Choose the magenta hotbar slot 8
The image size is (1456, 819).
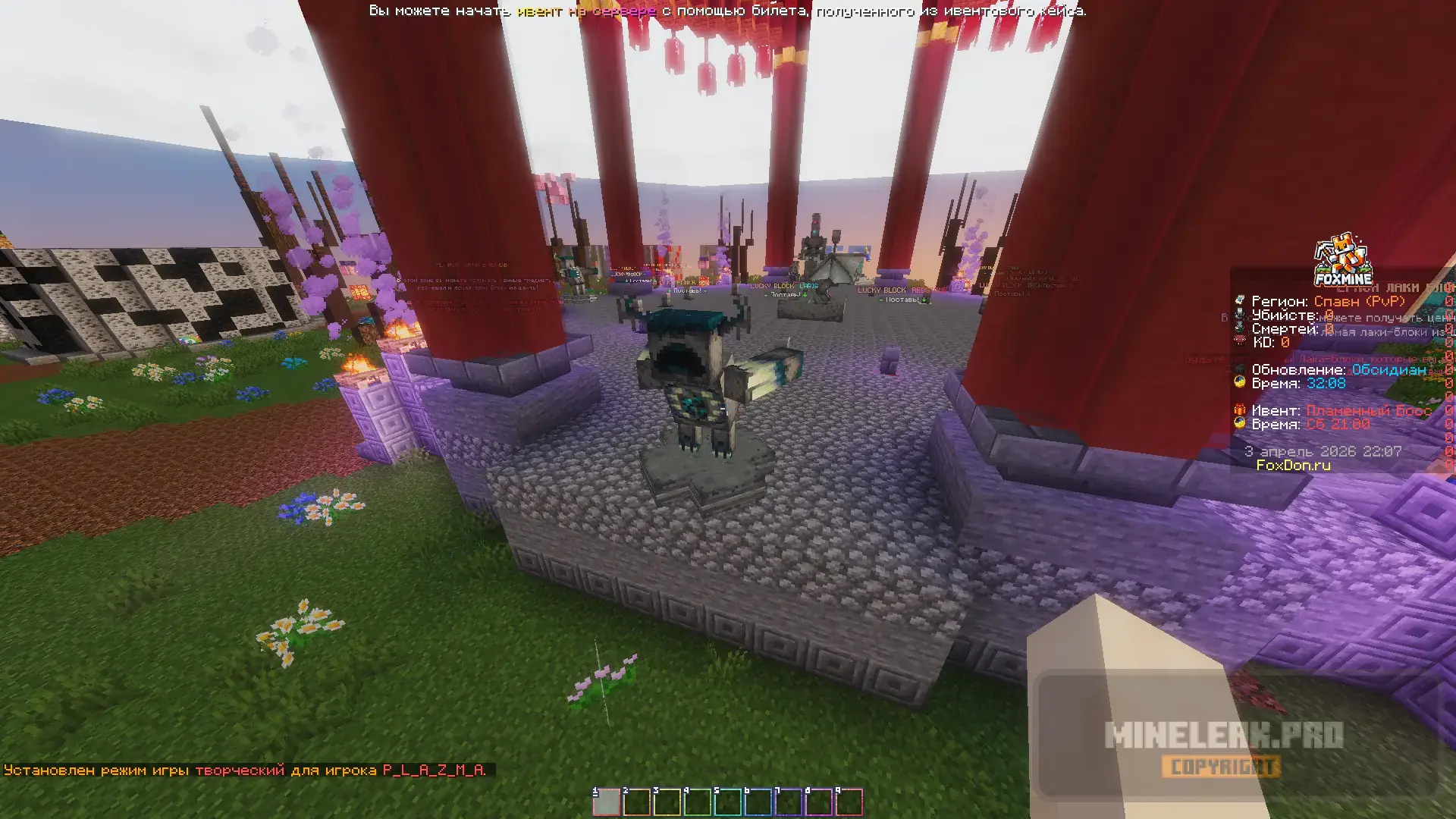(818, 802)
